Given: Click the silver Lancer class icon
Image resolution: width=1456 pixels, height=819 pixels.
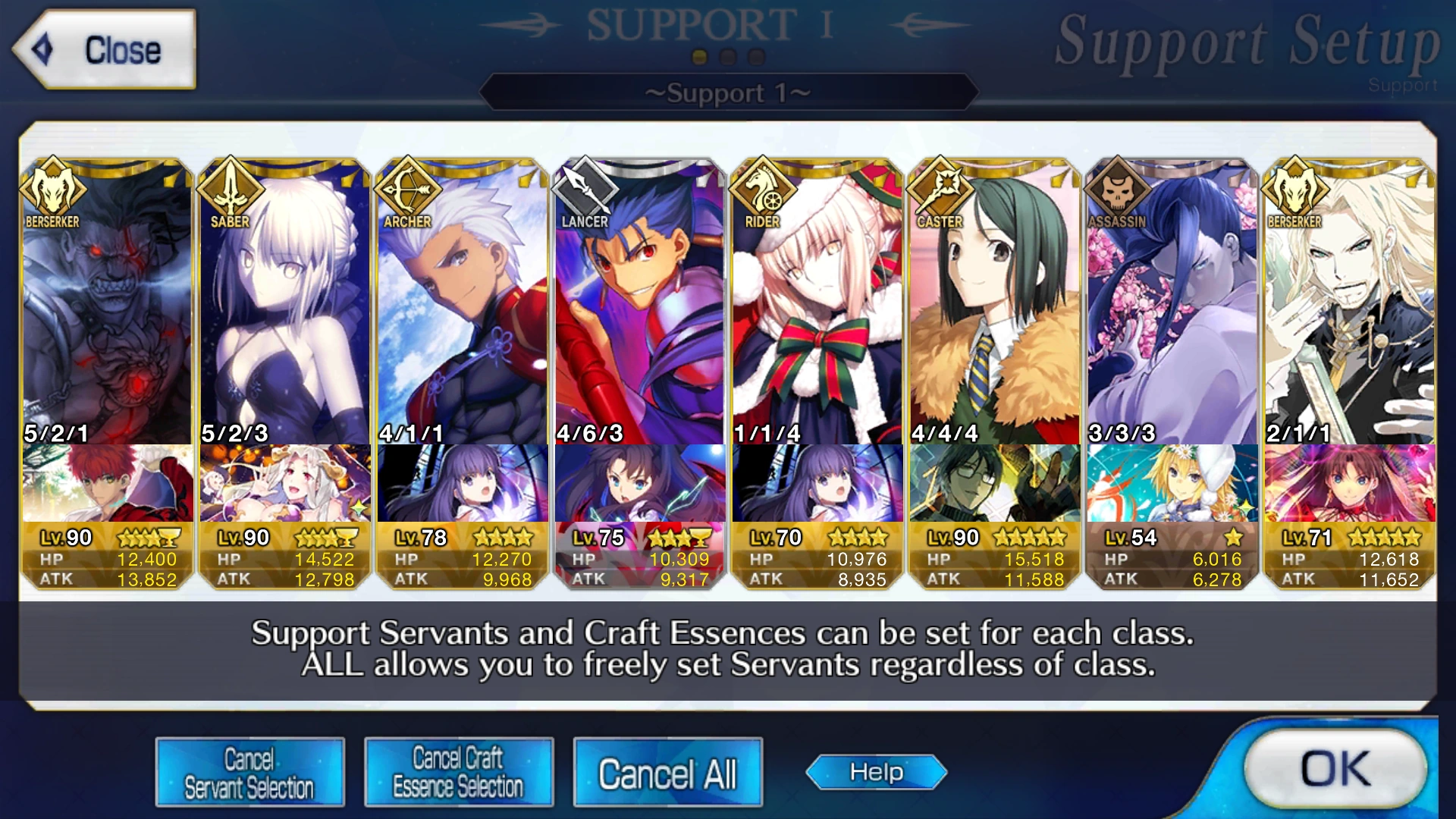Looking at the screenshot, I should 585,192.
